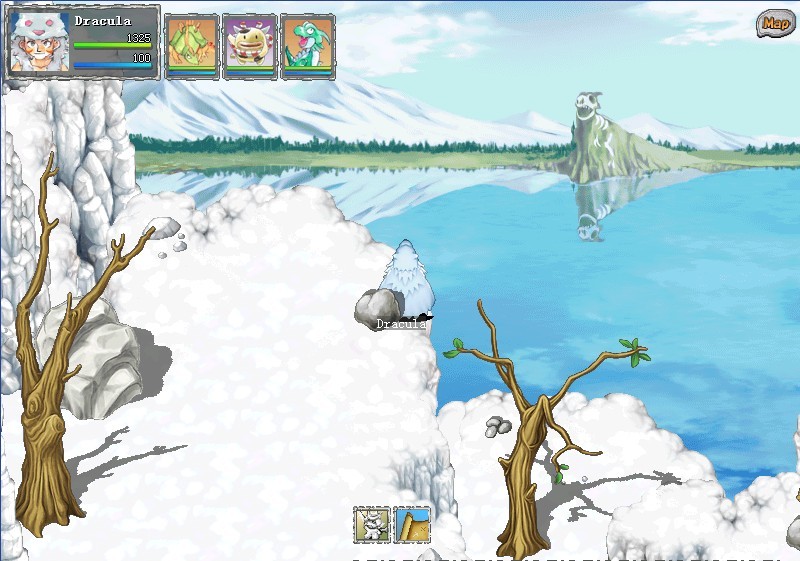This screenshot has height=561, width=800.
Task: Open the white character figure icon
Action: point(371,524)
